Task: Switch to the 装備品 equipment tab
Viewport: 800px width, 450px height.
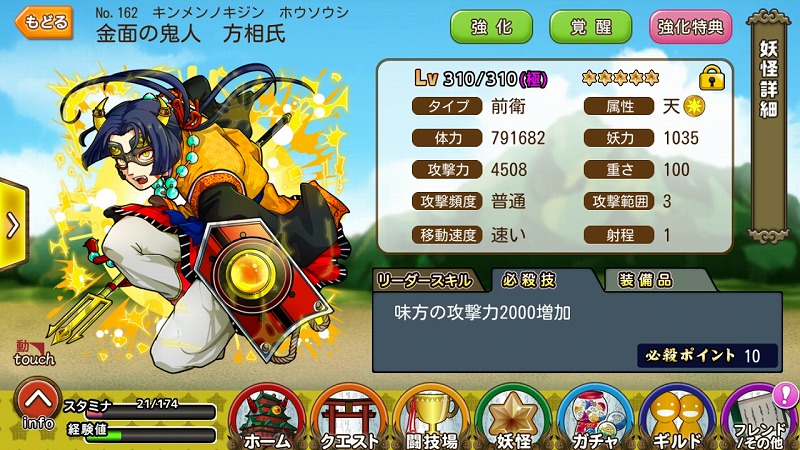Action: point(645,279)
